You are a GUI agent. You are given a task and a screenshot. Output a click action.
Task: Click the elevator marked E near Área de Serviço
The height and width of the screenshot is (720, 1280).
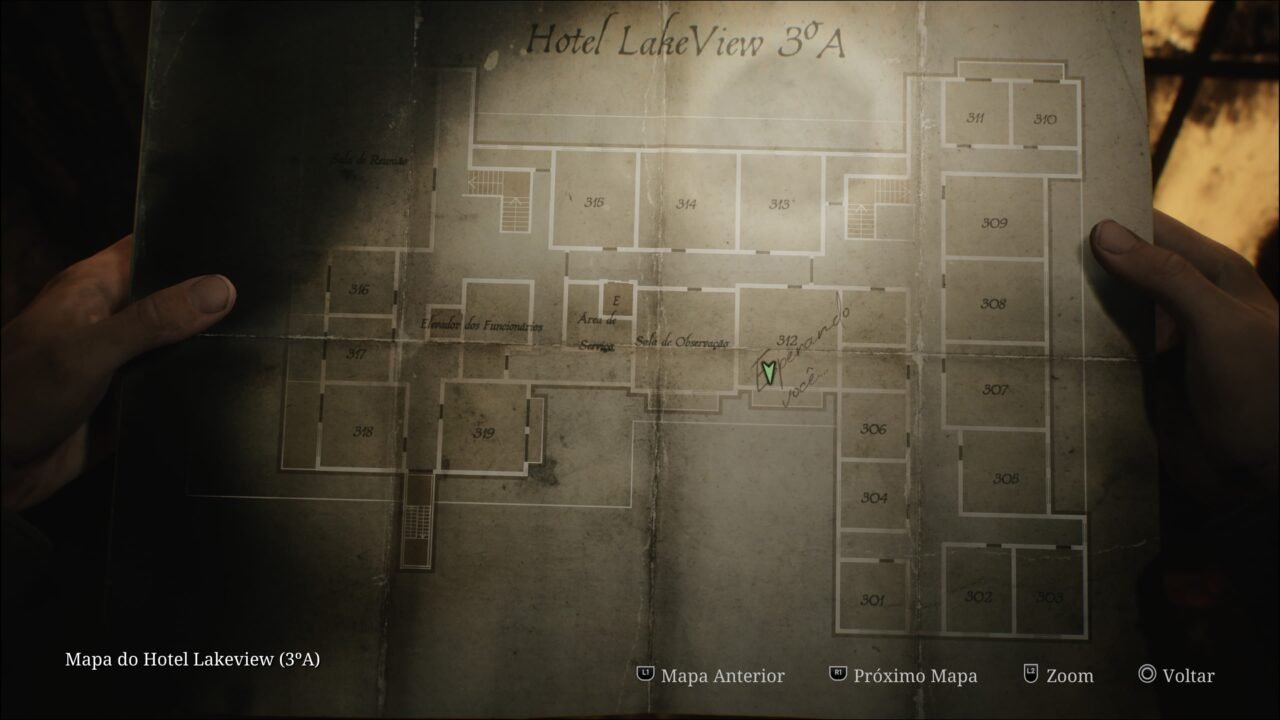[x=617, y=302]
